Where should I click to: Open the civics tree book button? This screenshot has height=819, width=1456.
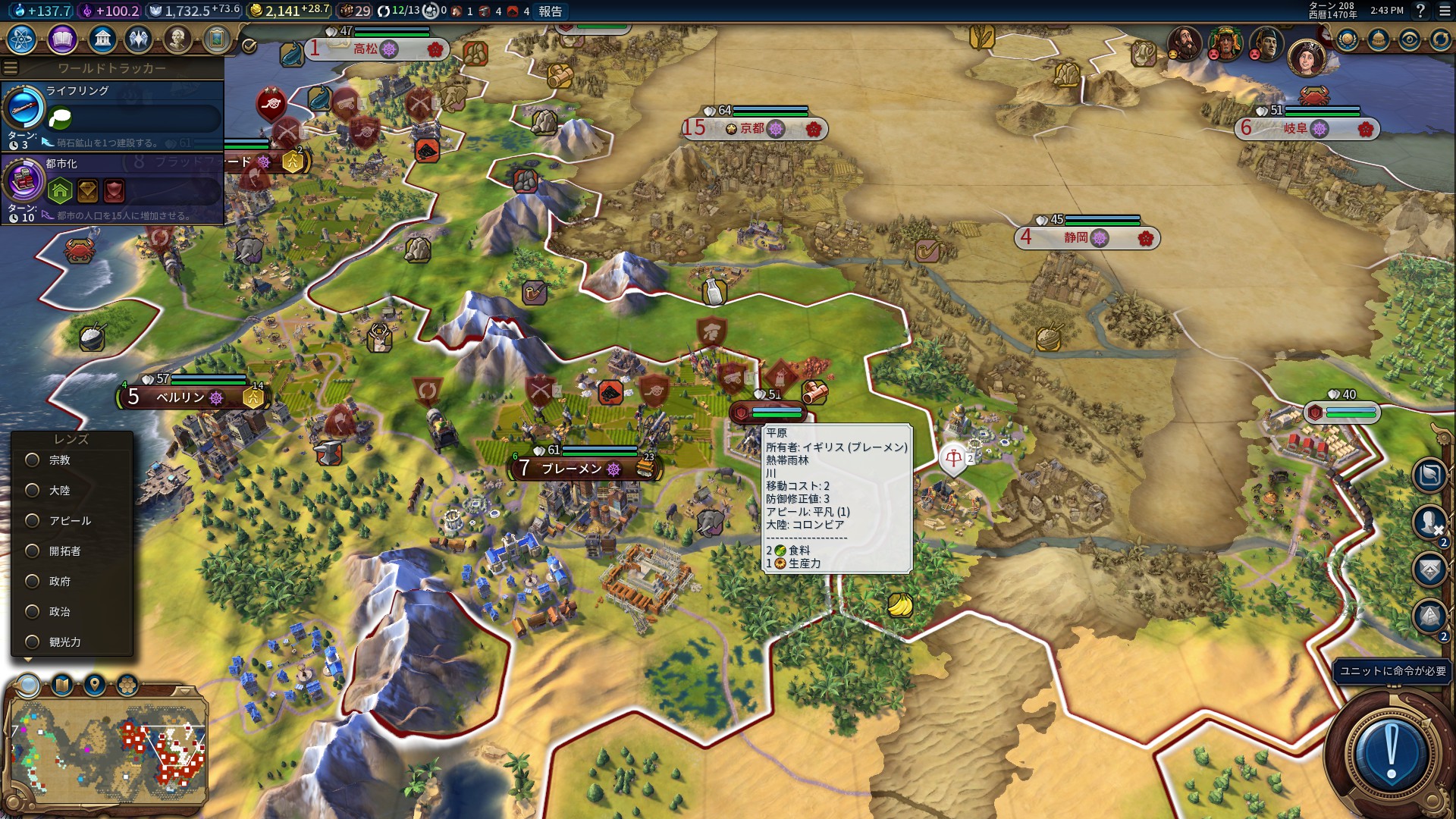tap(62, 39)
